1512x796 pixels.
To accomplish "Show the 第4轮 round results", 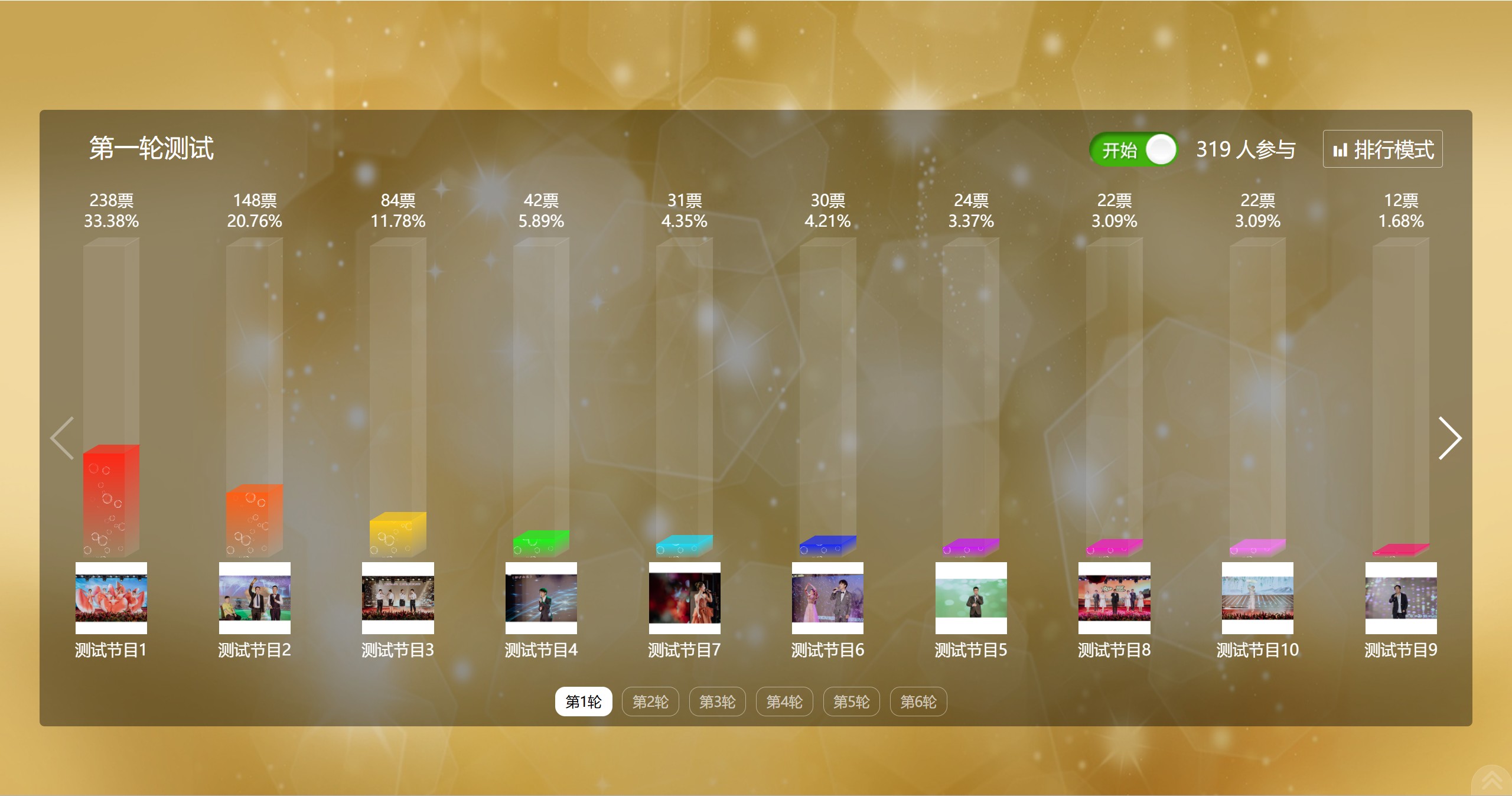I will pos(784,702).
